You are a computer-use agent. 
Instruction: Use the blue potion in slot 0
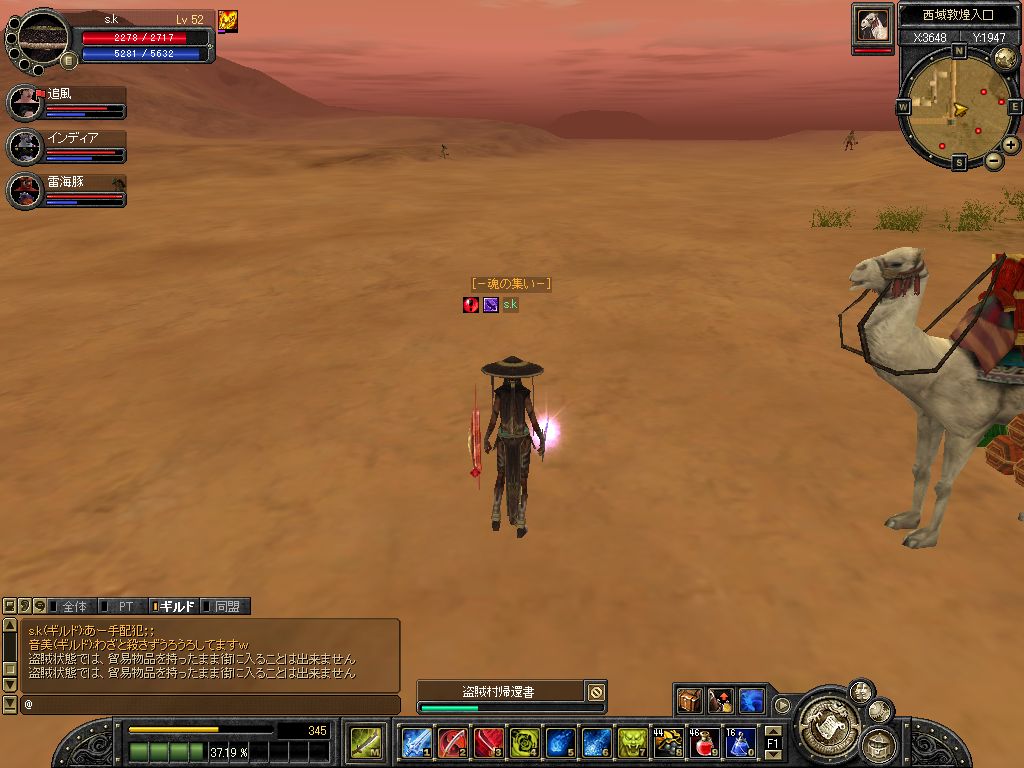[x=740, y=743]
